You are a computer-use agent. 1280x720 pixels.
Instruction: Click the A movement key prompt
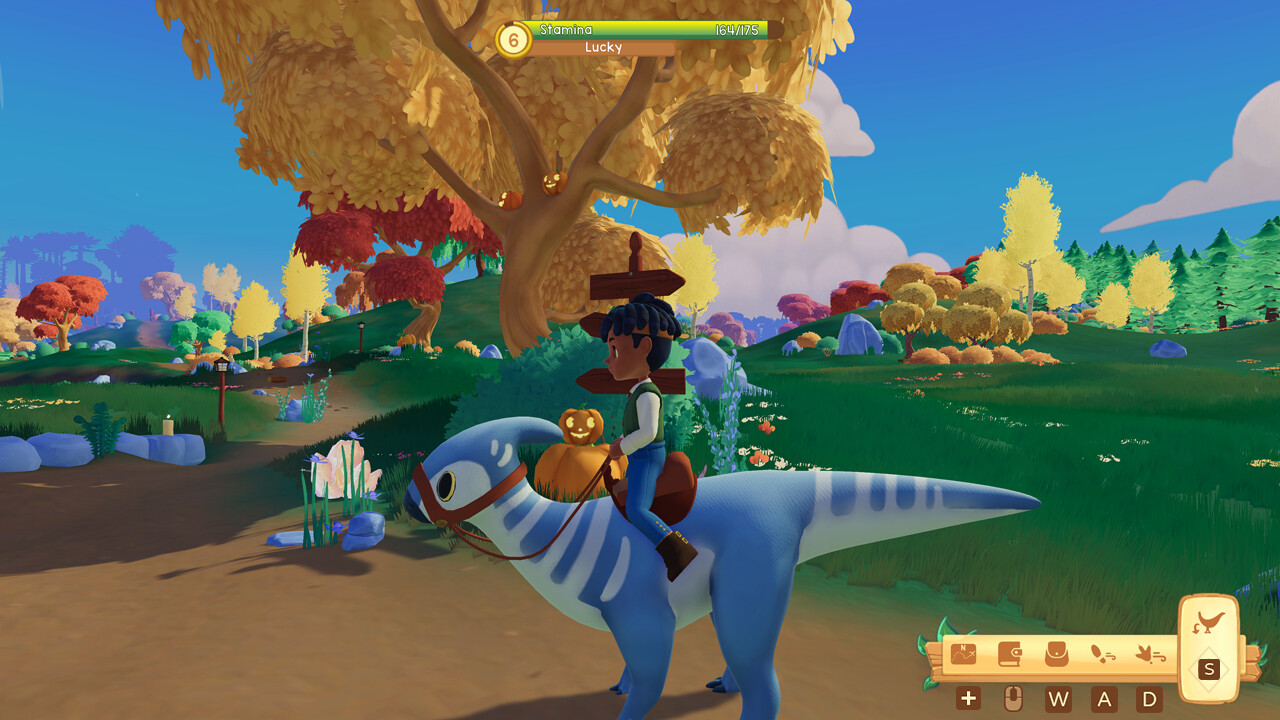coord(1105,699)
